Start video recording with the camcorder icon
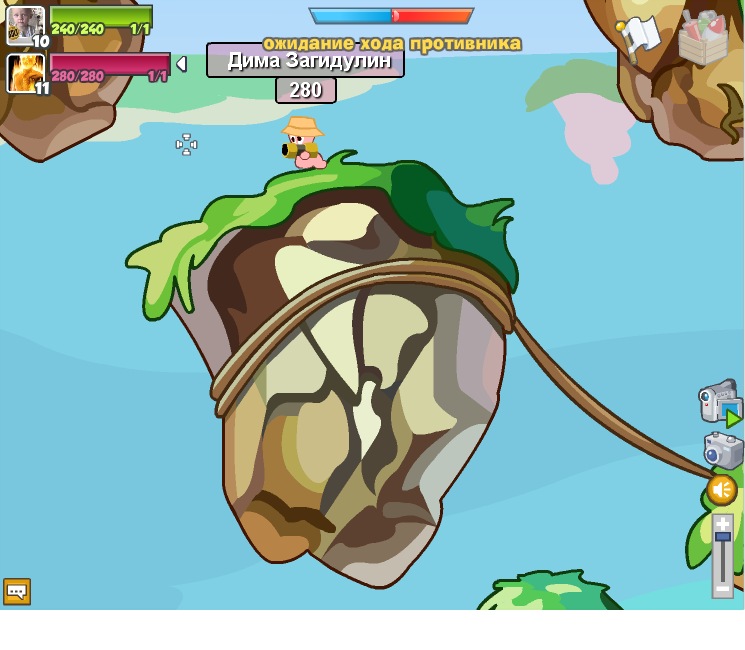 tap(718, 401)
